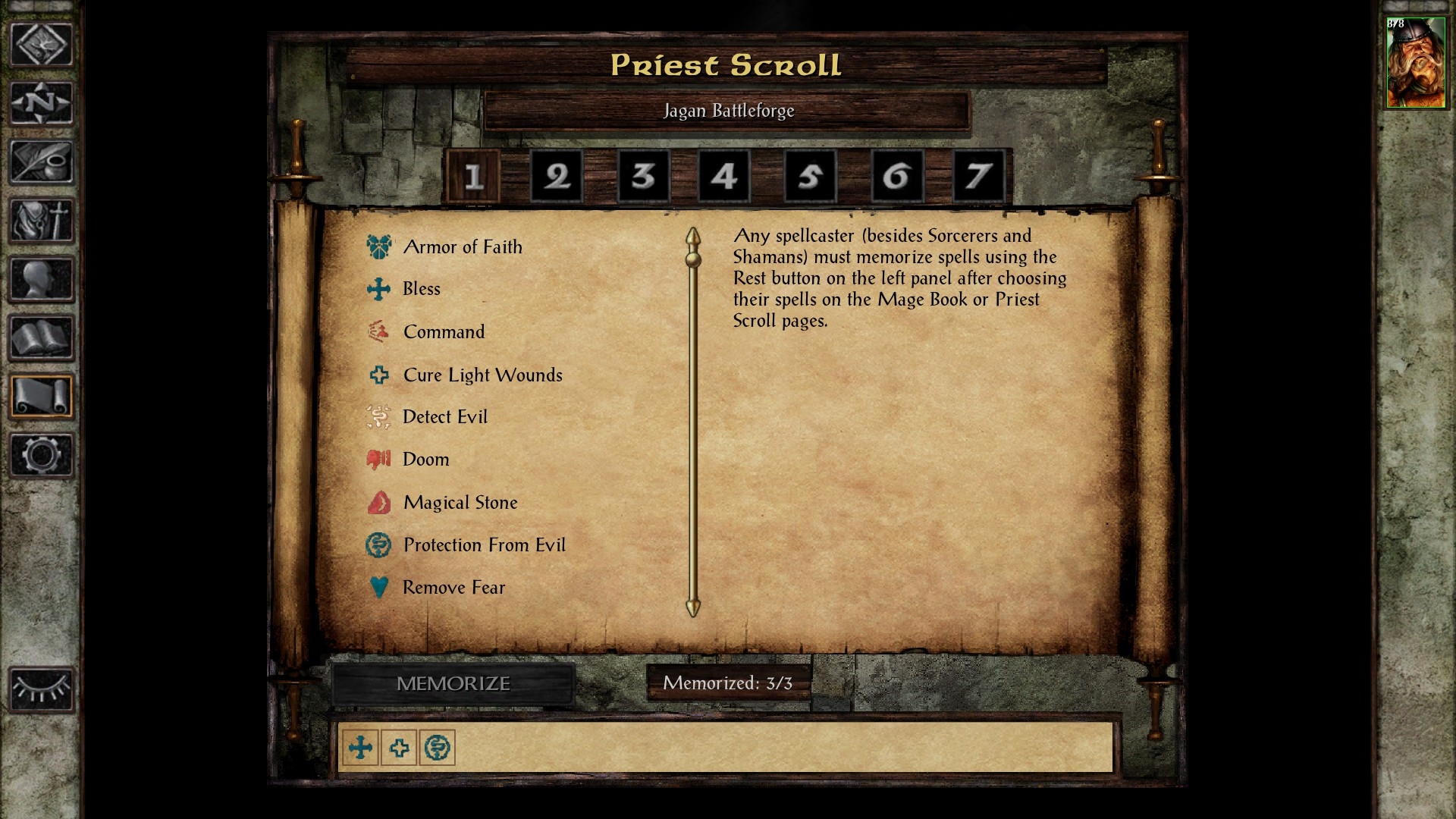Click the spell list scrollbar down arrow
This screenshot has height=819, width=1456.
pyautogui.click(x=692, y=607)
